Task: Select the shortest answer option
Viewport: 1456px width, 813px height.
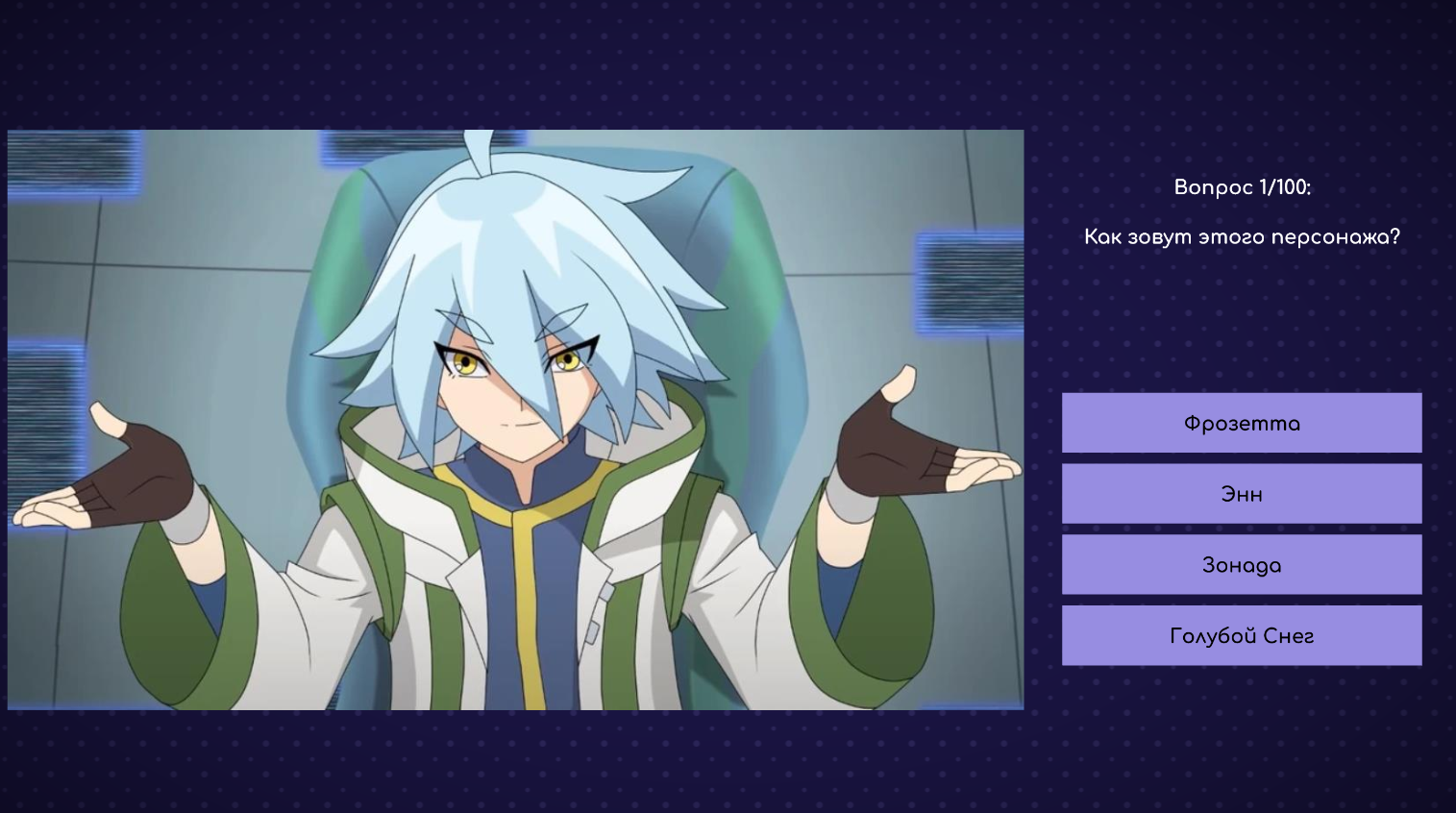Action: (1241, 493)
